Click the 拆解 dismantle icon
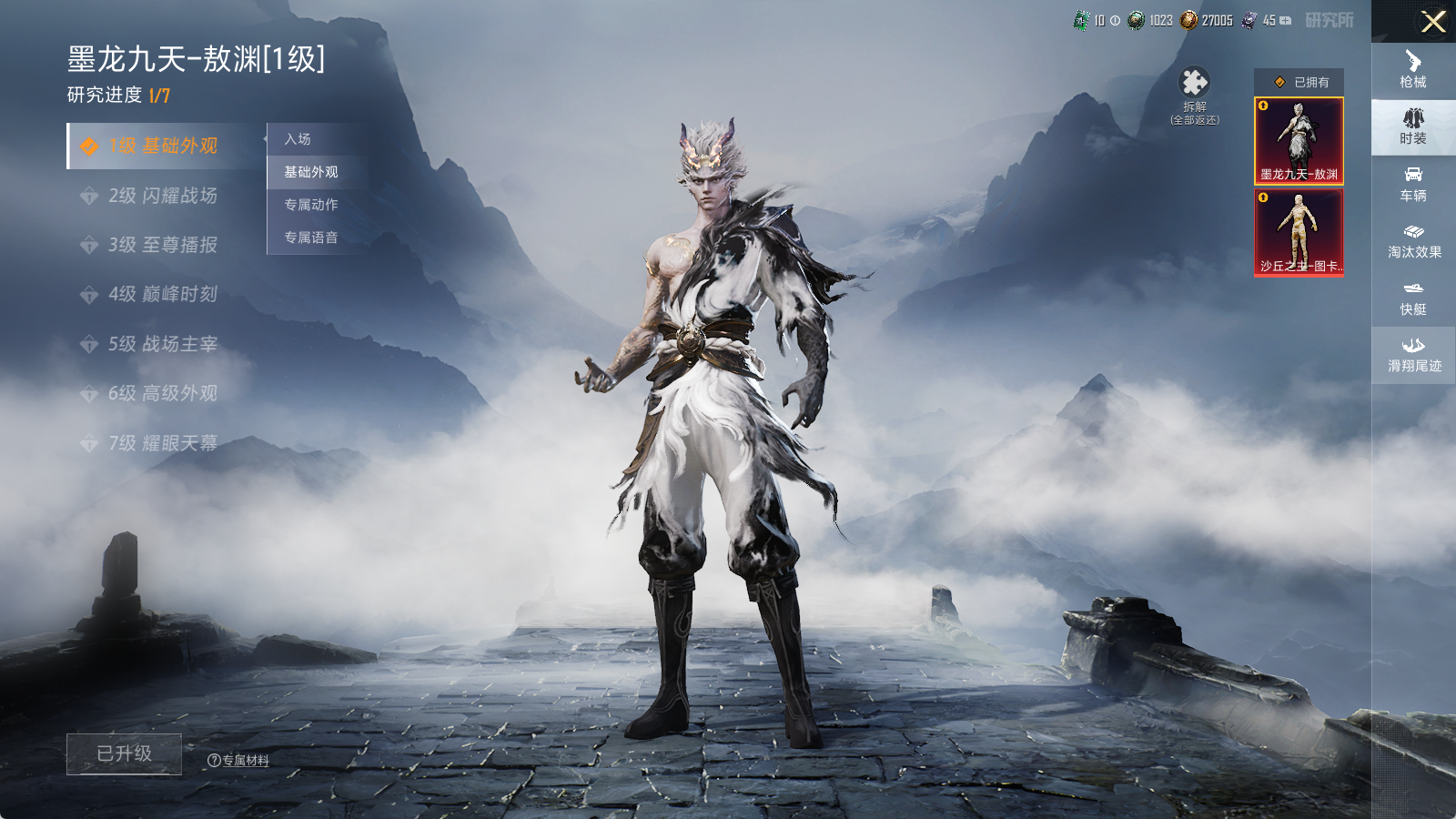 point(1194,85)
